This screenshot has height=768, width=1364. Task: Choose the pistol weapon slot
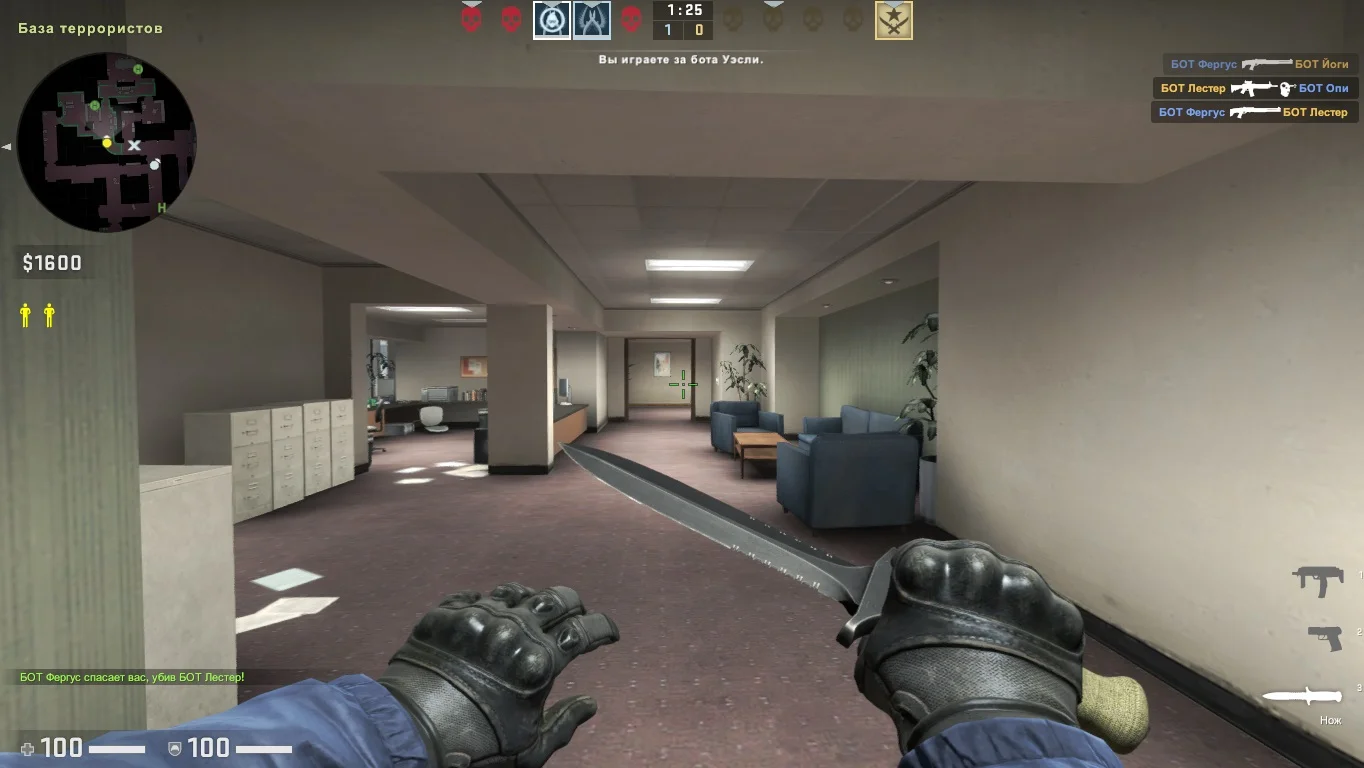point(1324,637)
